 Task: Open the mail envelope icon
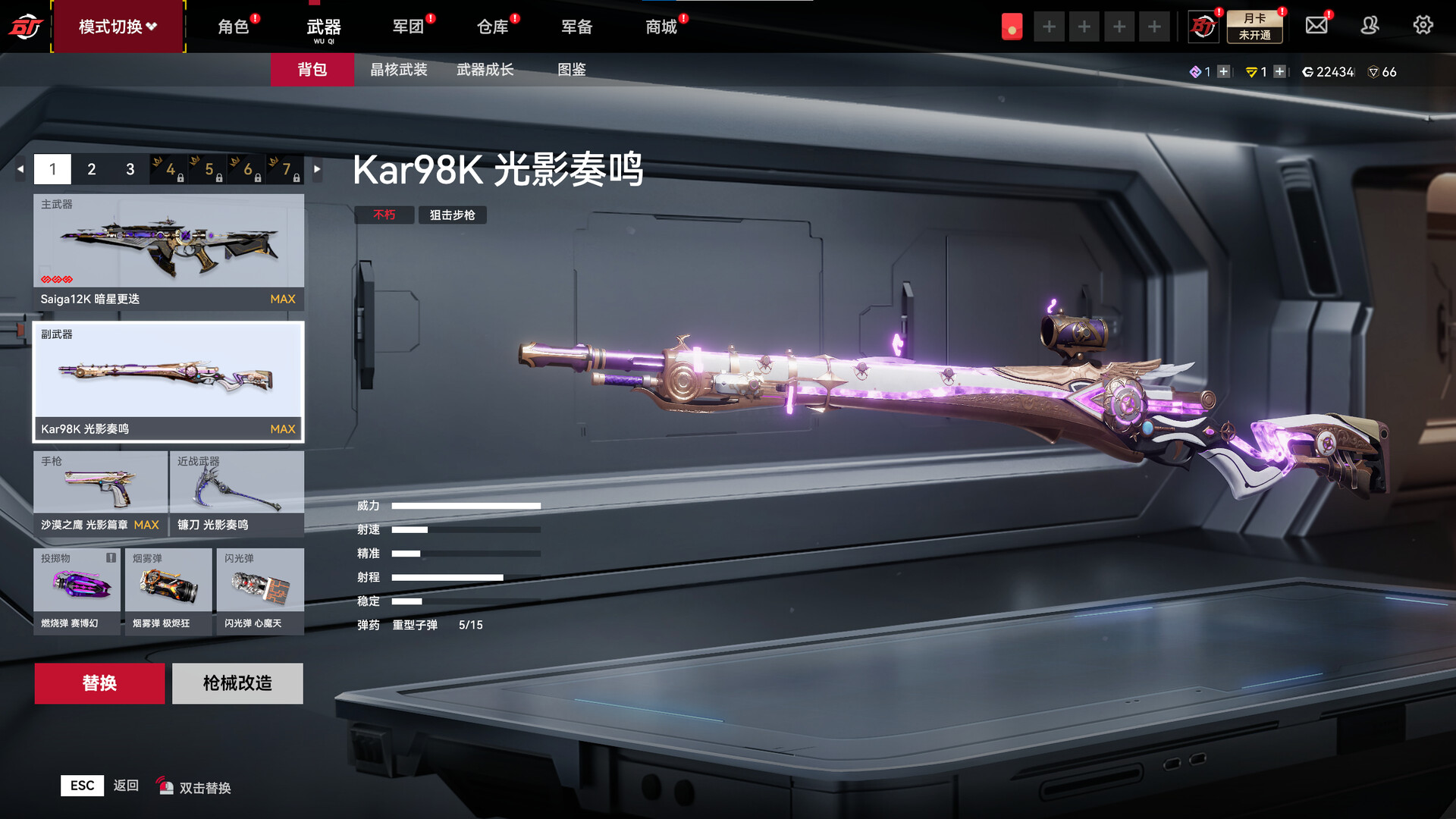click(x=1316, y=26)
